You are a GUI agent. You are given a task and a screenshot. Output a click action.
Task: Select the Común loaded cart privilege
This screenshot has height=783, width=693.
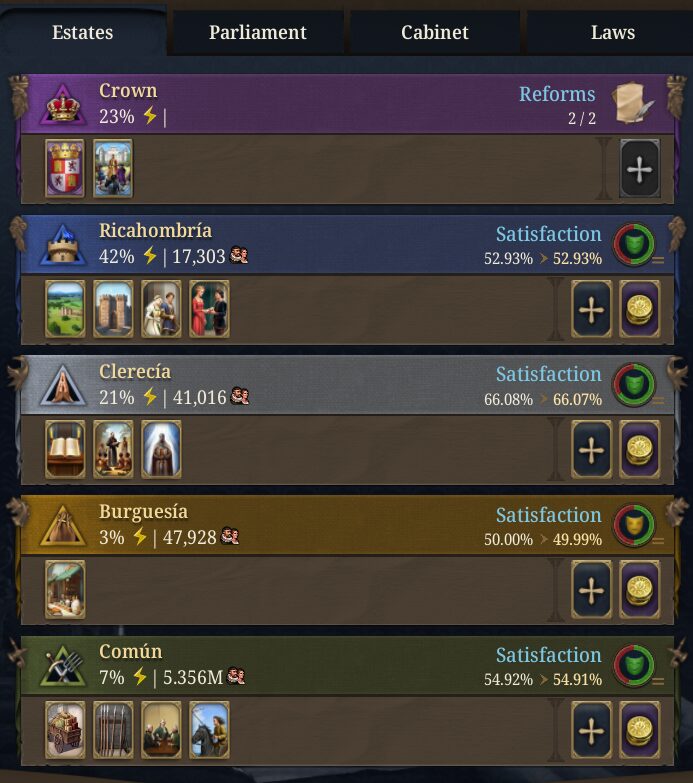pyautogui.click(x=65, y=730)
